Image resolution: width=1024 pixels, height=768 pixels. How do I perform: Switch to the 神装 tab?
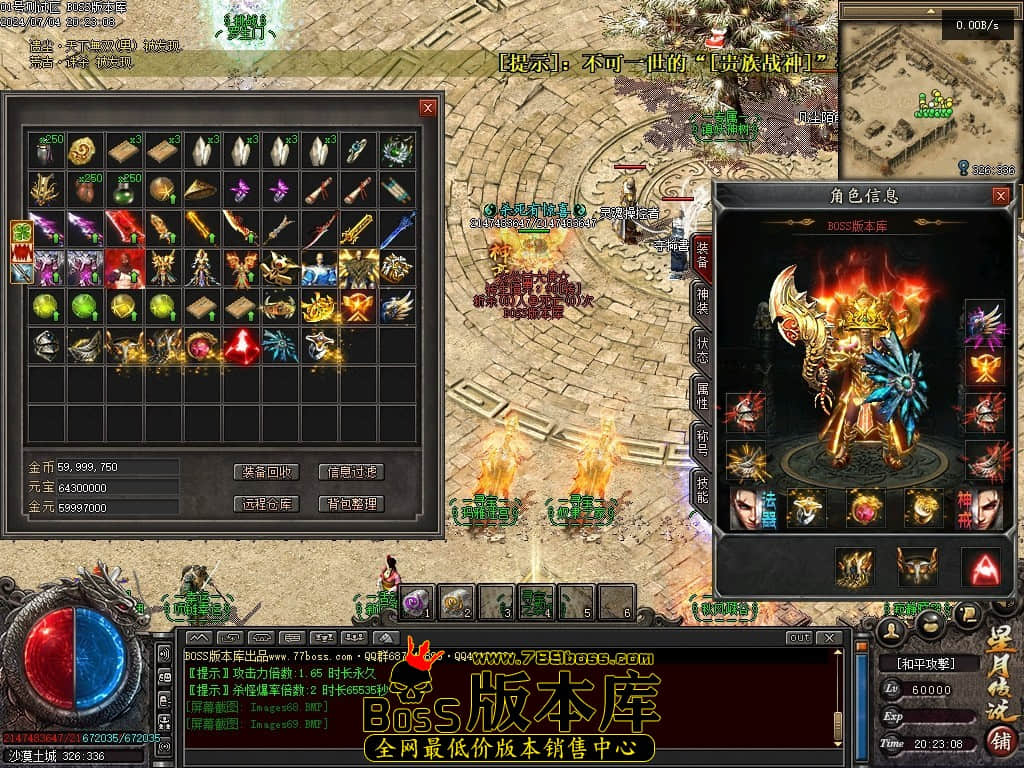click(x=702, y=301)
